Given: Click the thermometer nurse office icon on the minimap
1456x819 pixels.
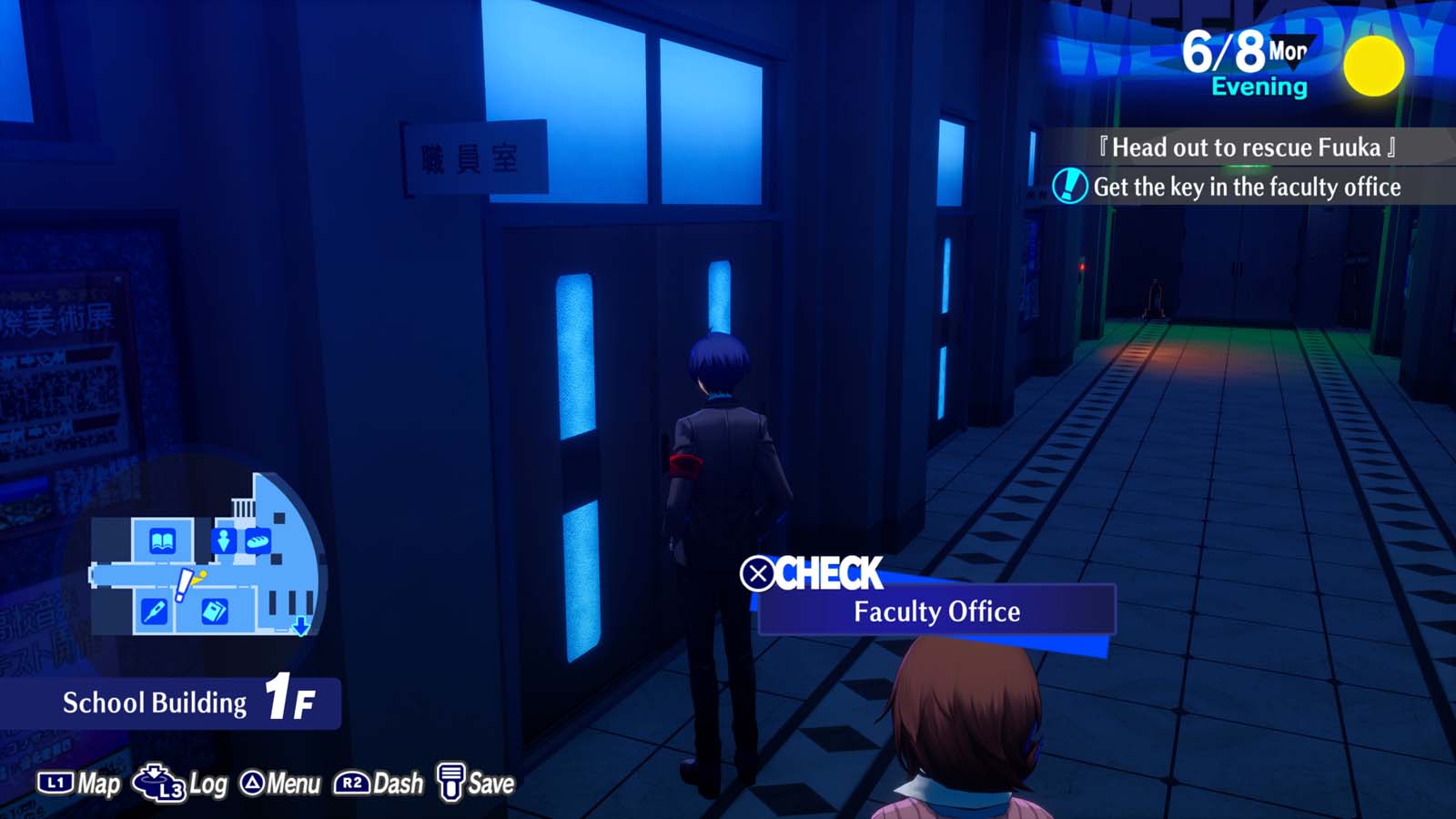Looking at the screenshot, I should point(156,609).
